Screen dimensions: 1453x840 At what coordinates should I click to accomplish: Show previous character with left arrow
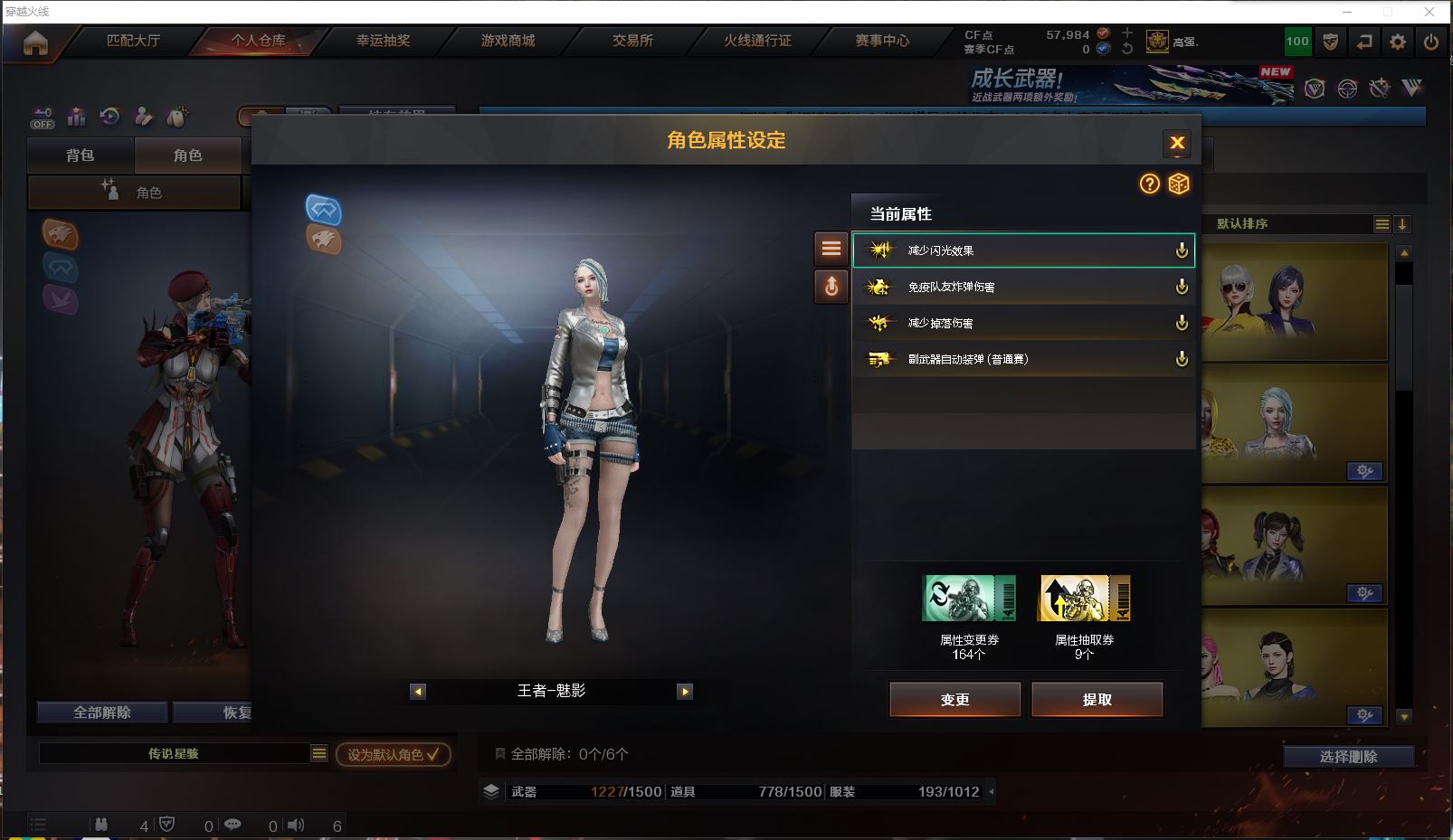(418, 692)
